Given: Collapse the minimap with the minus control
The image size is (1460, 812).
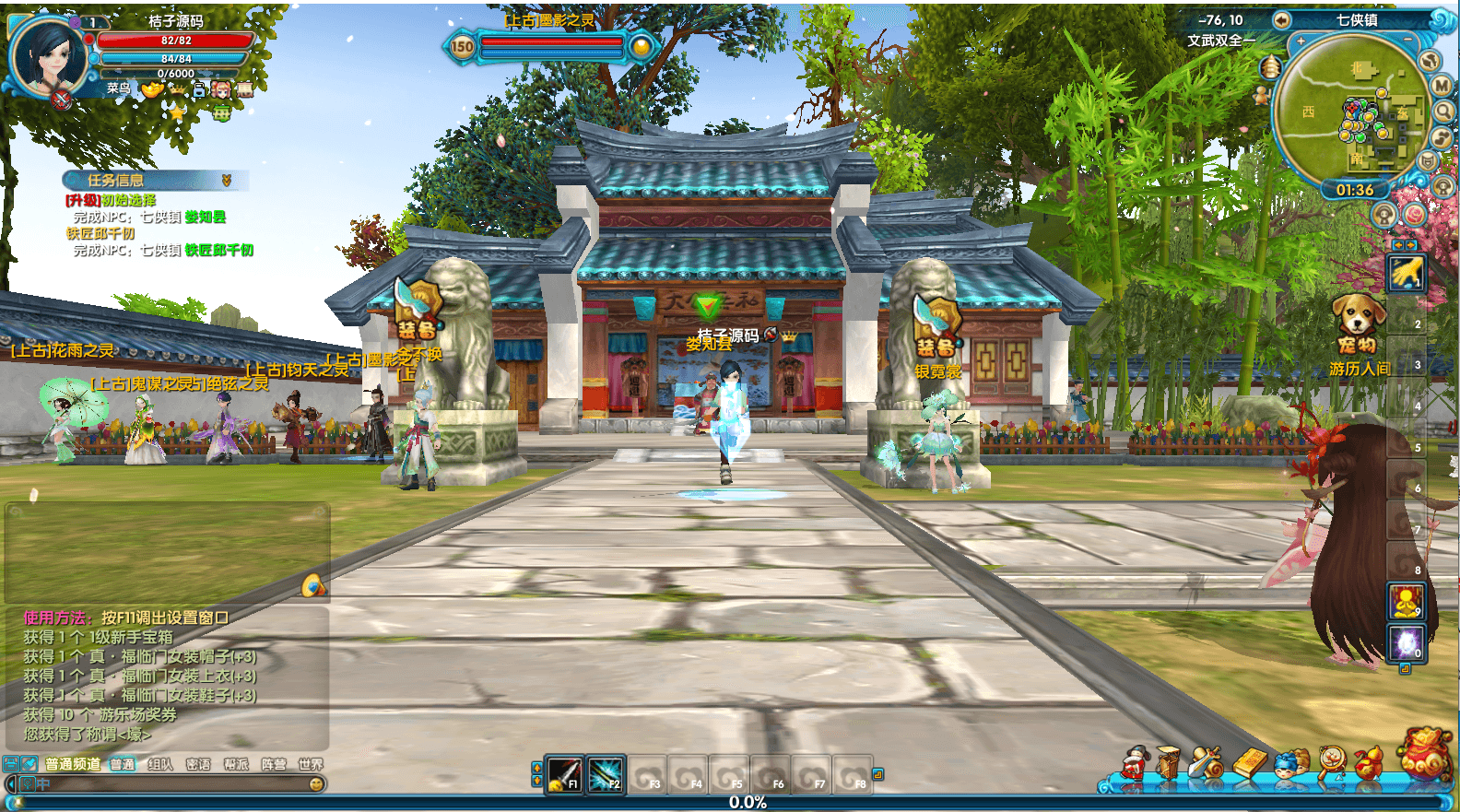Looking at the screenshot, I should click(x=1408, y=39).
